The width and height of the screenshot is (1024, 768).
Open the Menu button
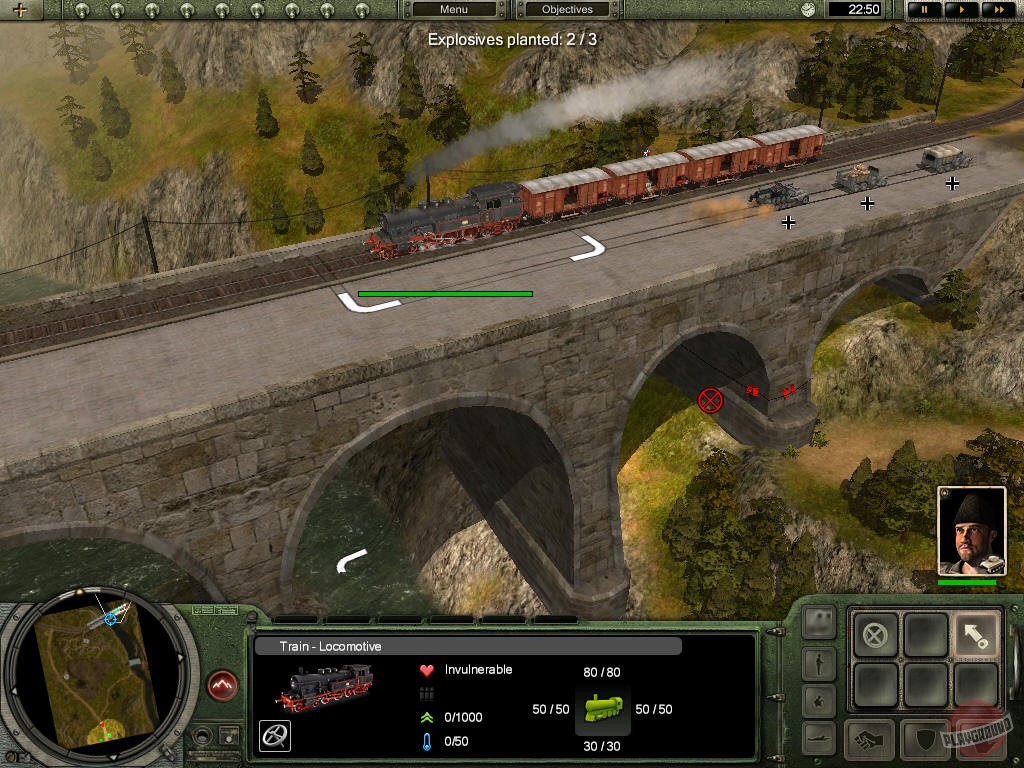click(454, 10)
